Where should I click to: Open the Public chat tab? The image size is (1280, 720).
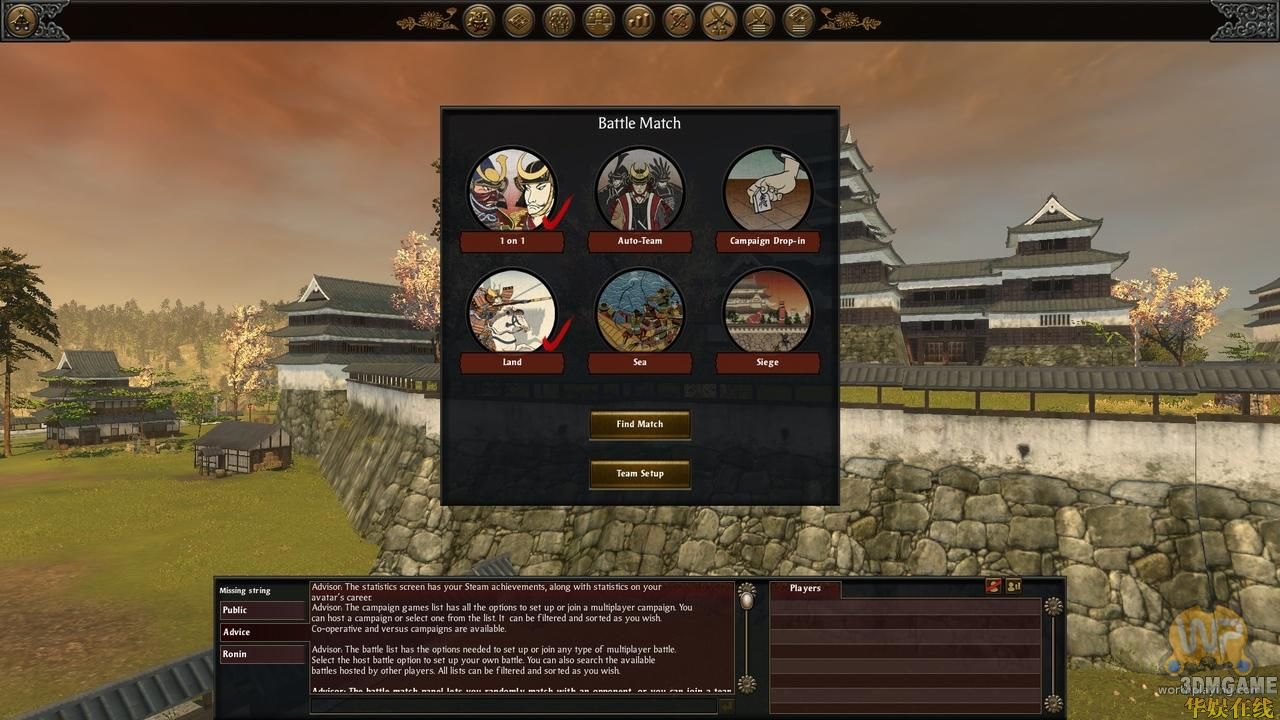(262, 610)
